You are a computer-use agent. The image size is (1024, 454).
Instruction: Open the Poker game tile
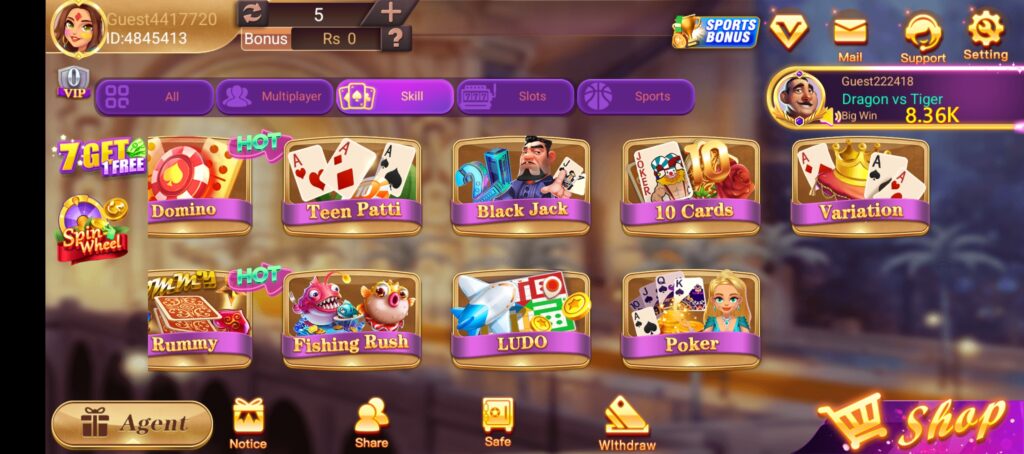tap(691, 316)
